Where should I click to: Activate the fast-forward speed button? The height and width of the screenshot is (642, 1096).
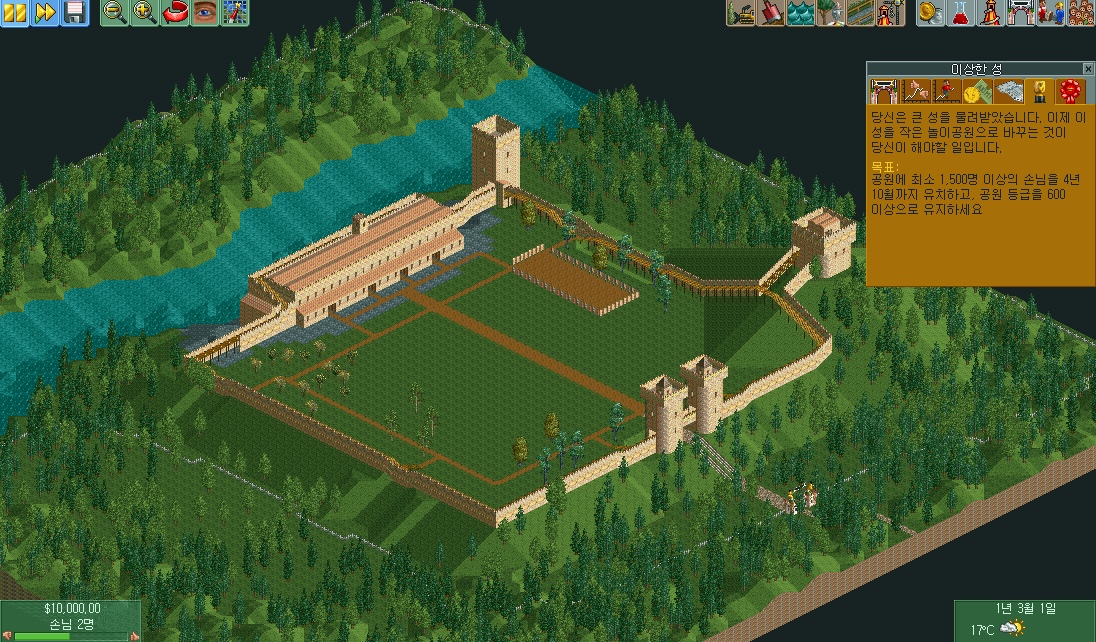44,13
